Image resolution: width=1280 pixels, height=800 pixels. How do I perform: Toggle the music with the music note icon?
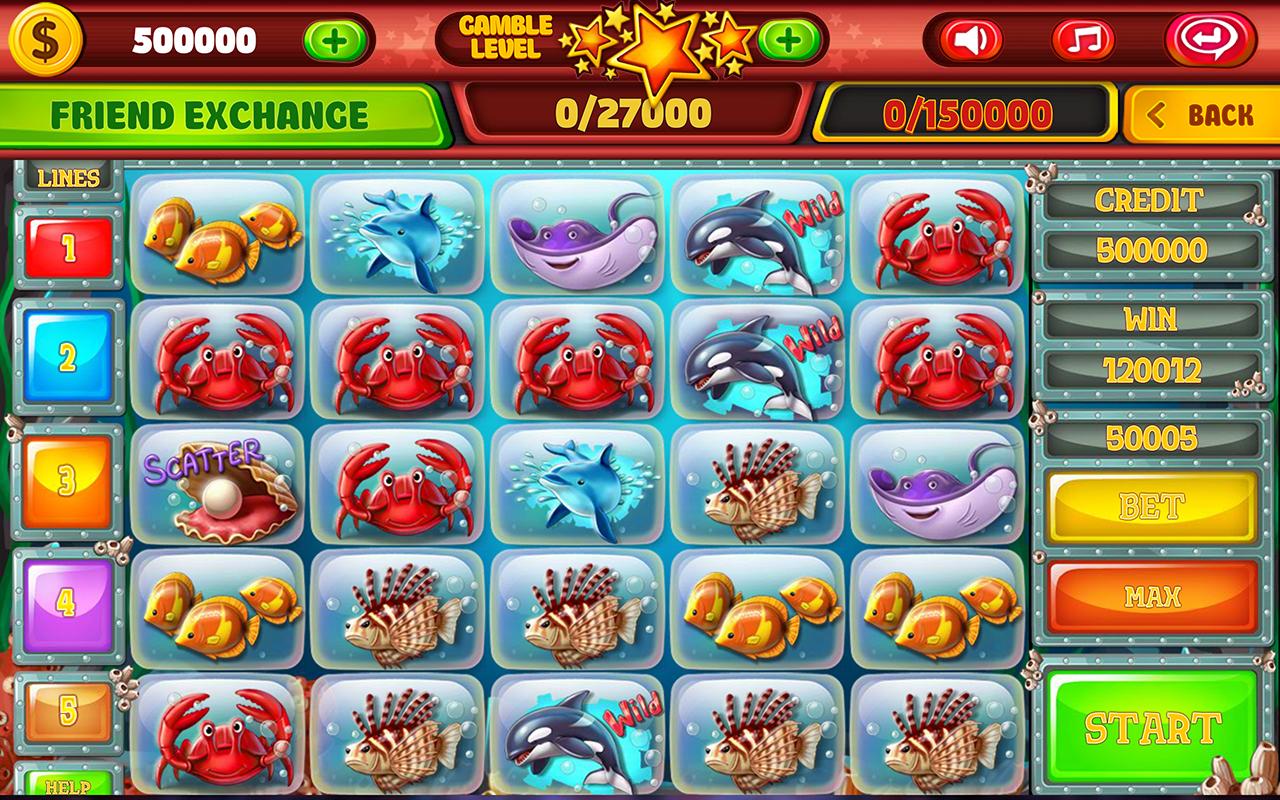point(1083,38)
